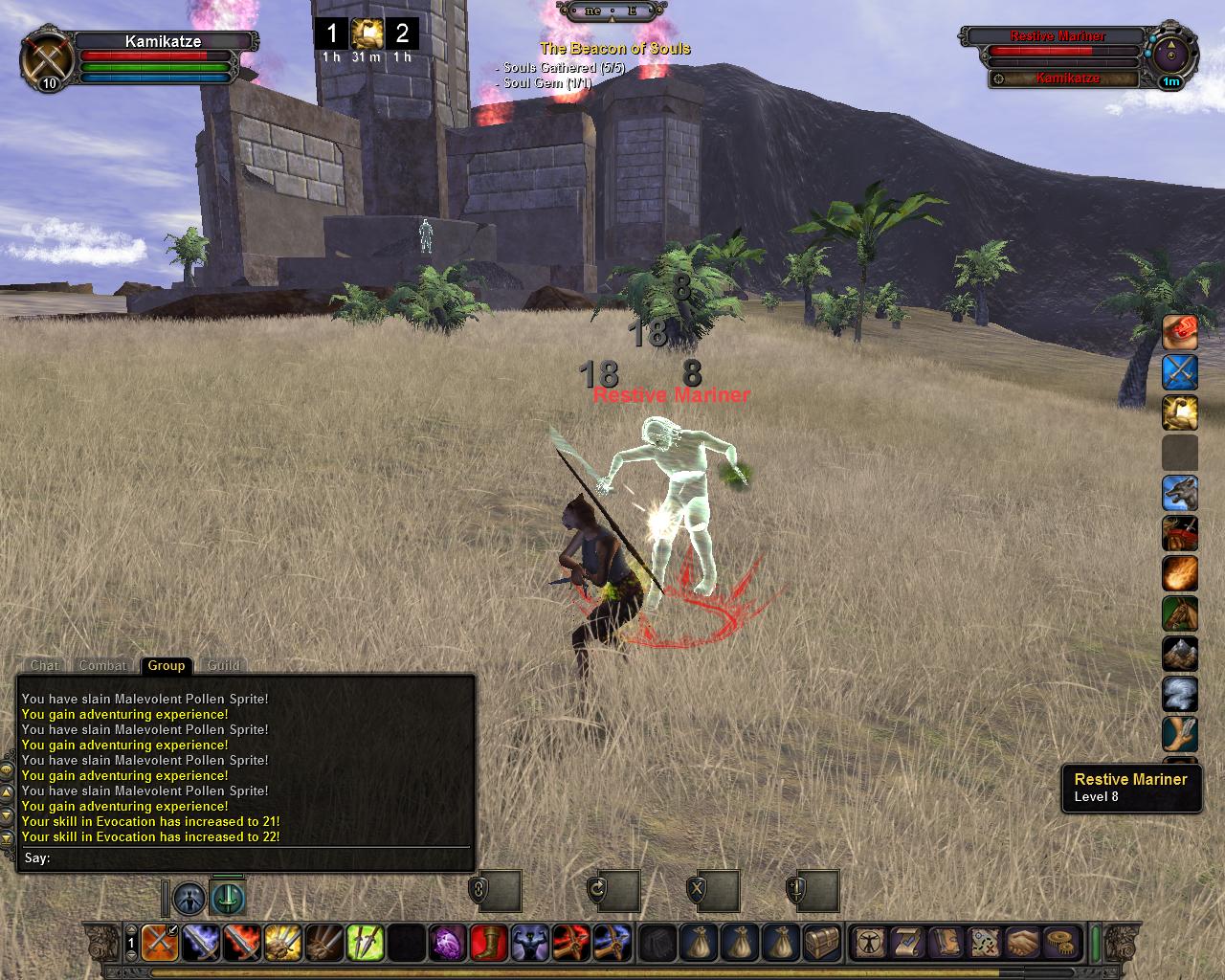Activate the winged foot sprint ability

(1180, 735)
